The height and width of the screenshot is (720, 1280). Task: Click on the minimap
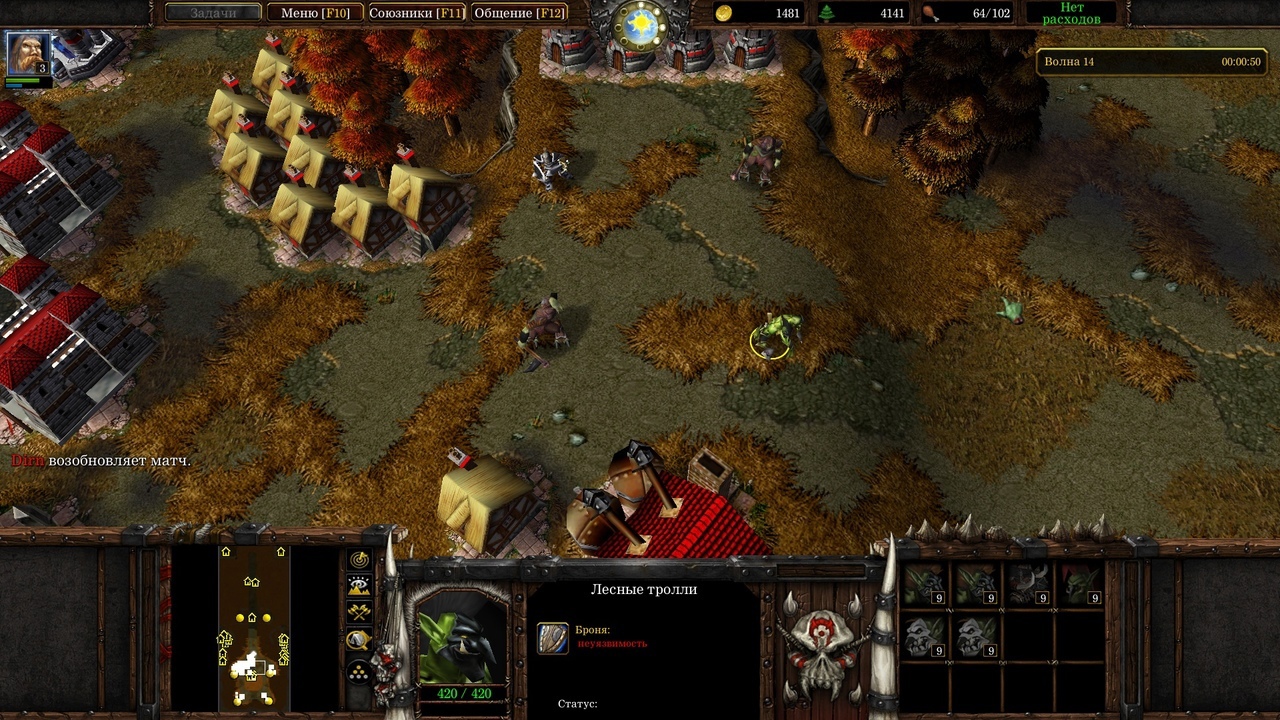pos(254,627)
